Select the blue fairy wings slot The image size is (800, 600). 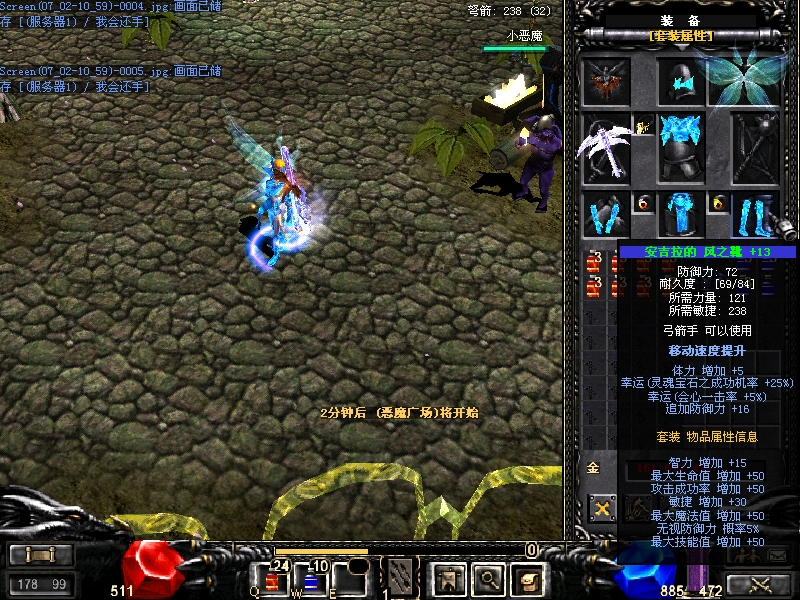pos(743,78)
